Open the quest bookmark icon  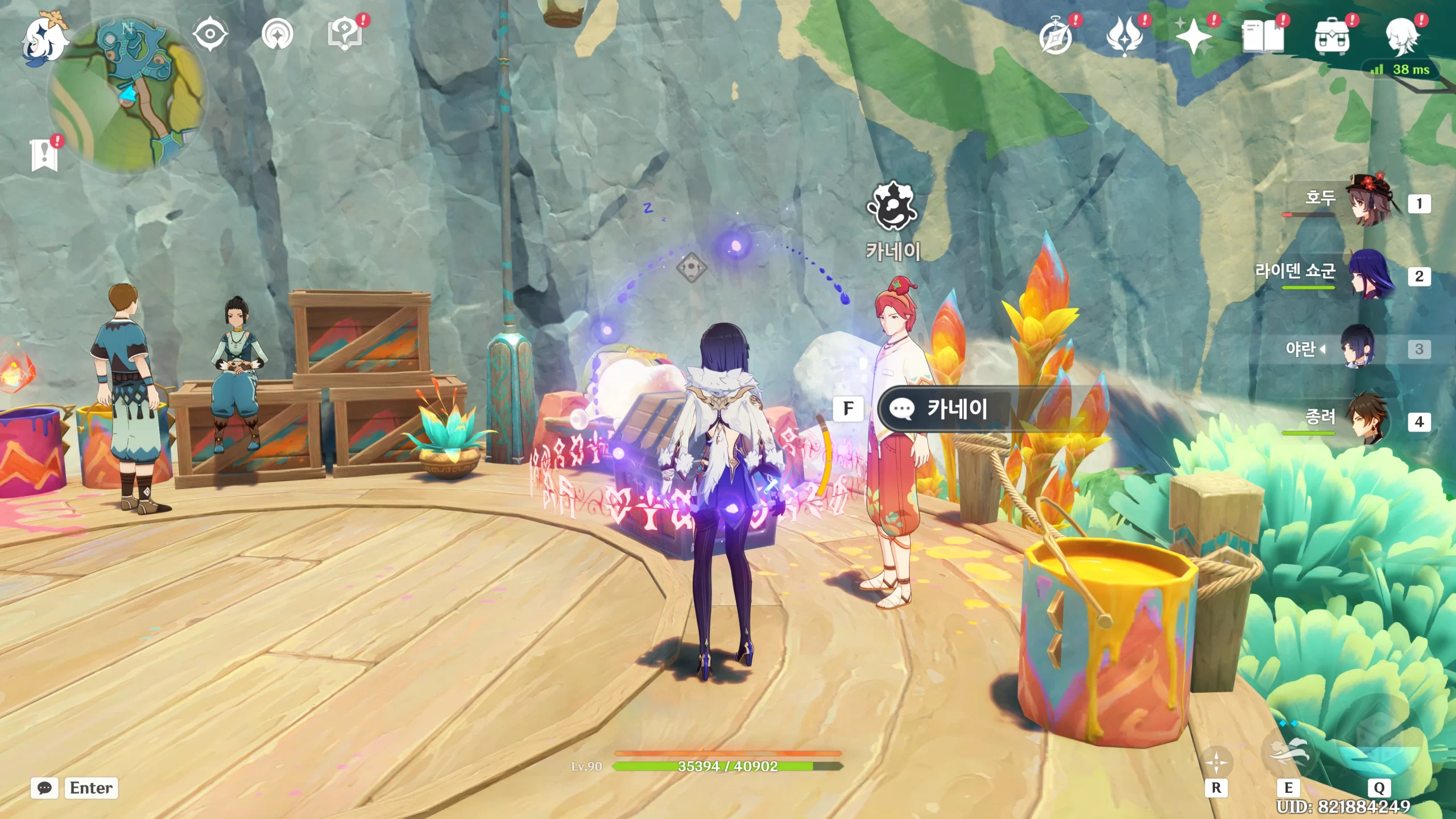coord(44,155)
